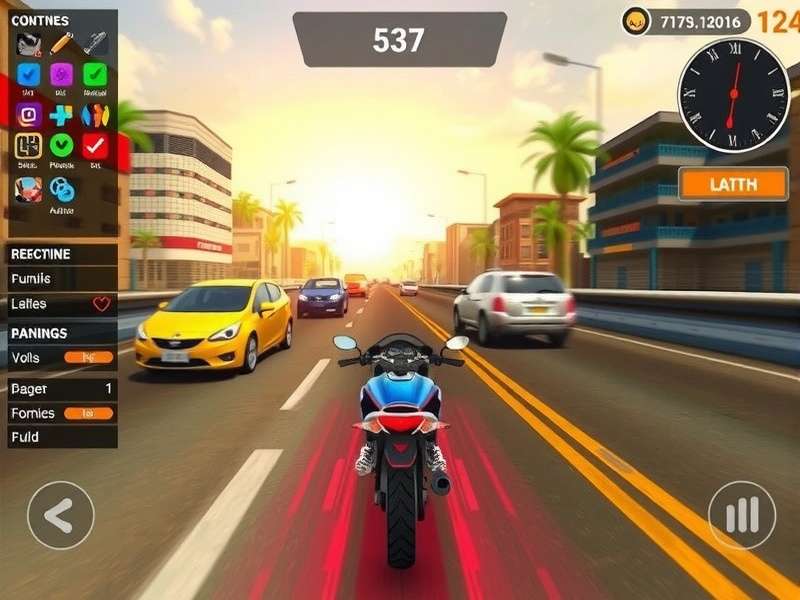Select the teal plus icon
800x600 pixels.
click(62, 114)
